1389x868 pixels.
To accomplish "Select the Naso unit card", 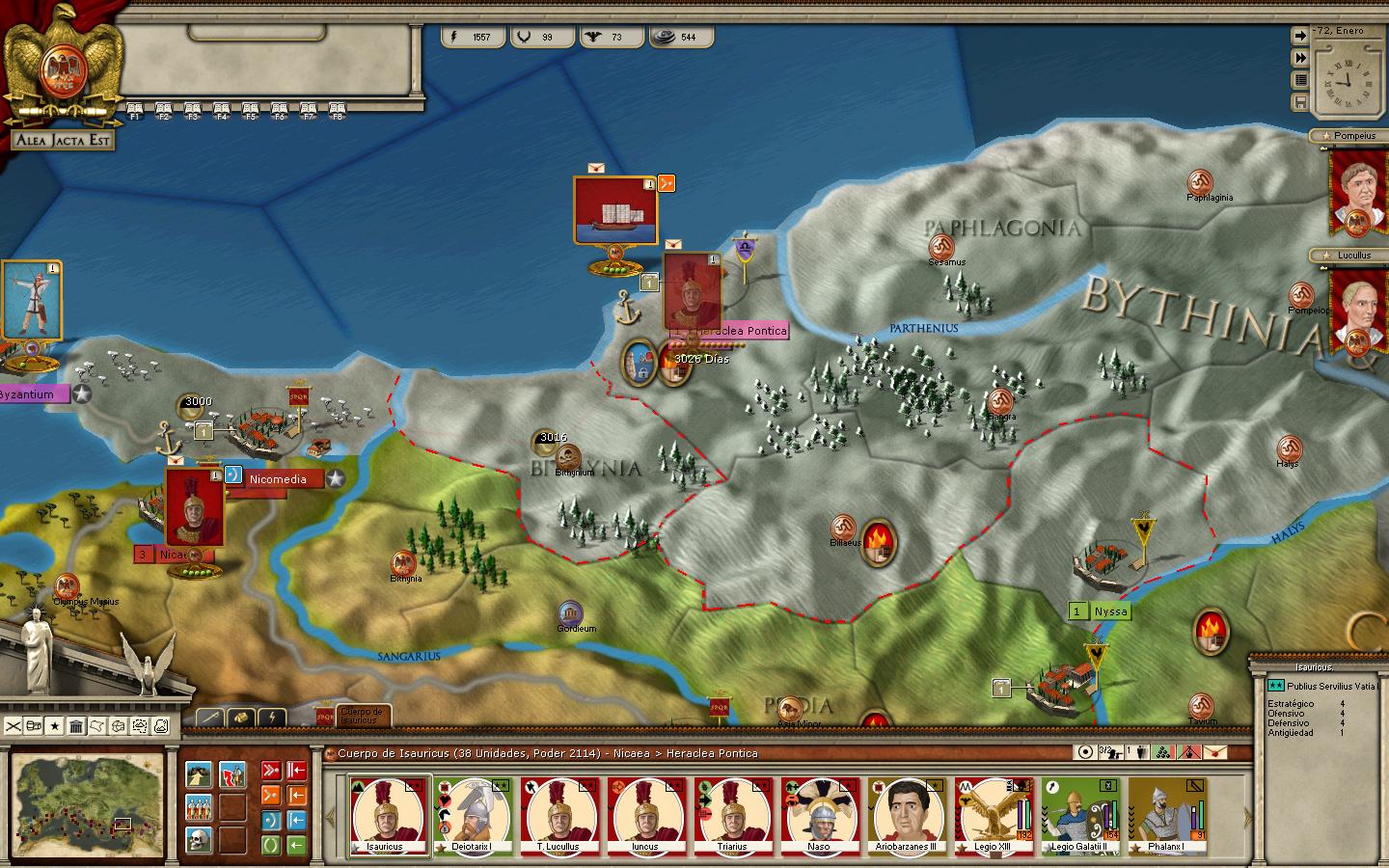I will click(x=819, y=815).
